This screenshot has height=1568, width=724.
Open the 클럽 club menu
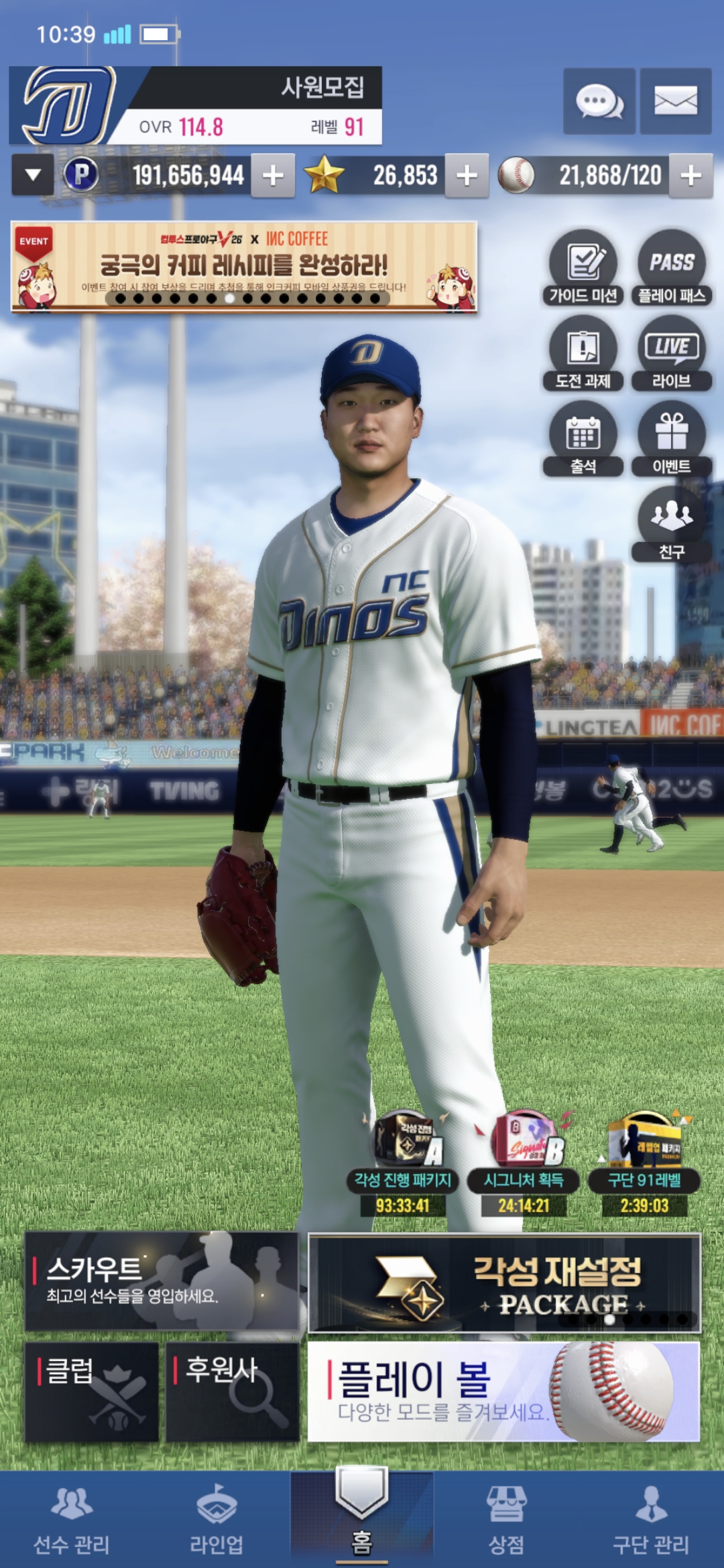pos(92,1391)
